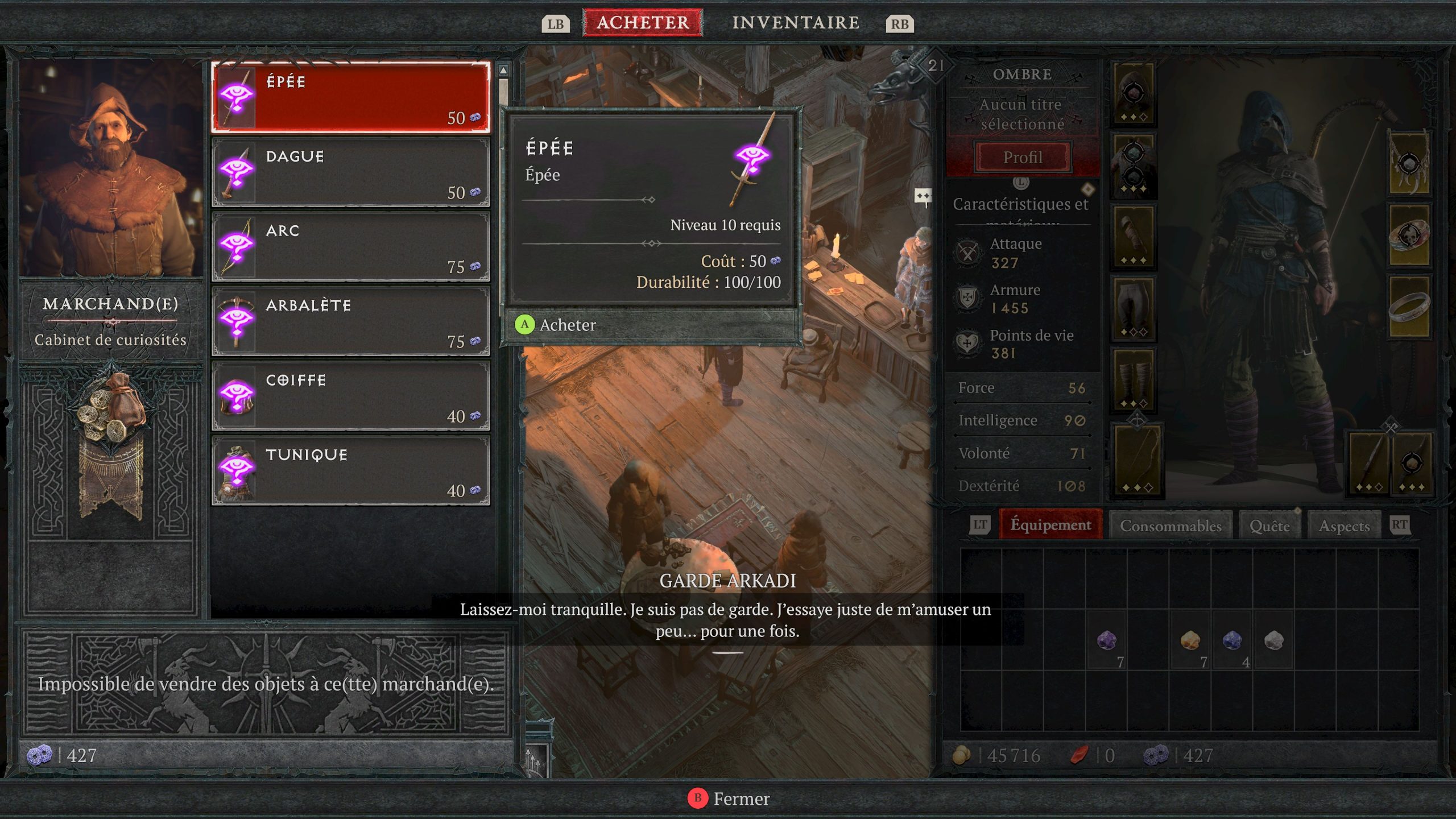
Task: Select the purple gem in inventory
Action: 1106,642
